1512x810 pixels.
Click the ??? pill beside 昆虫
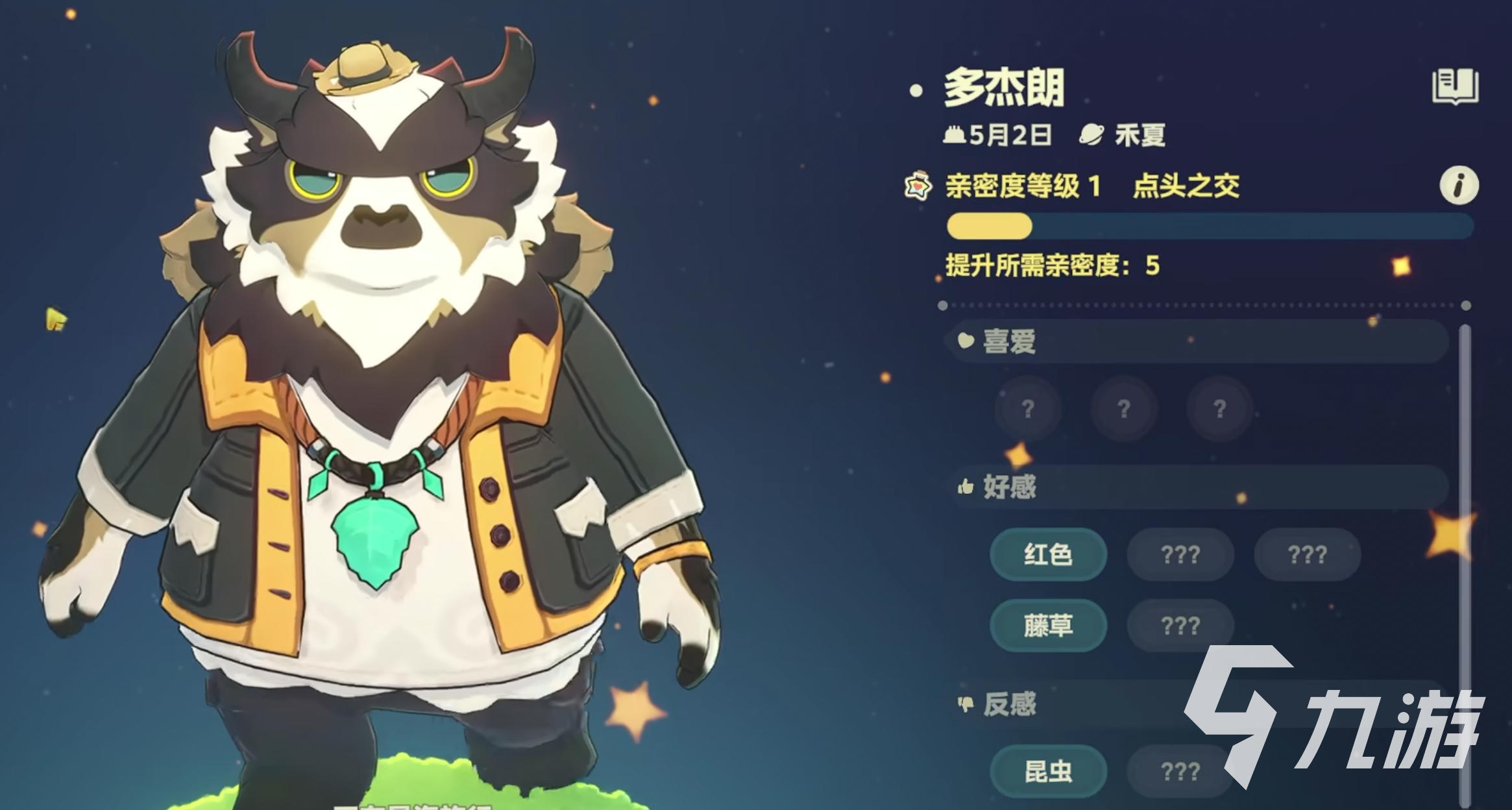[x=1180, y=772]
